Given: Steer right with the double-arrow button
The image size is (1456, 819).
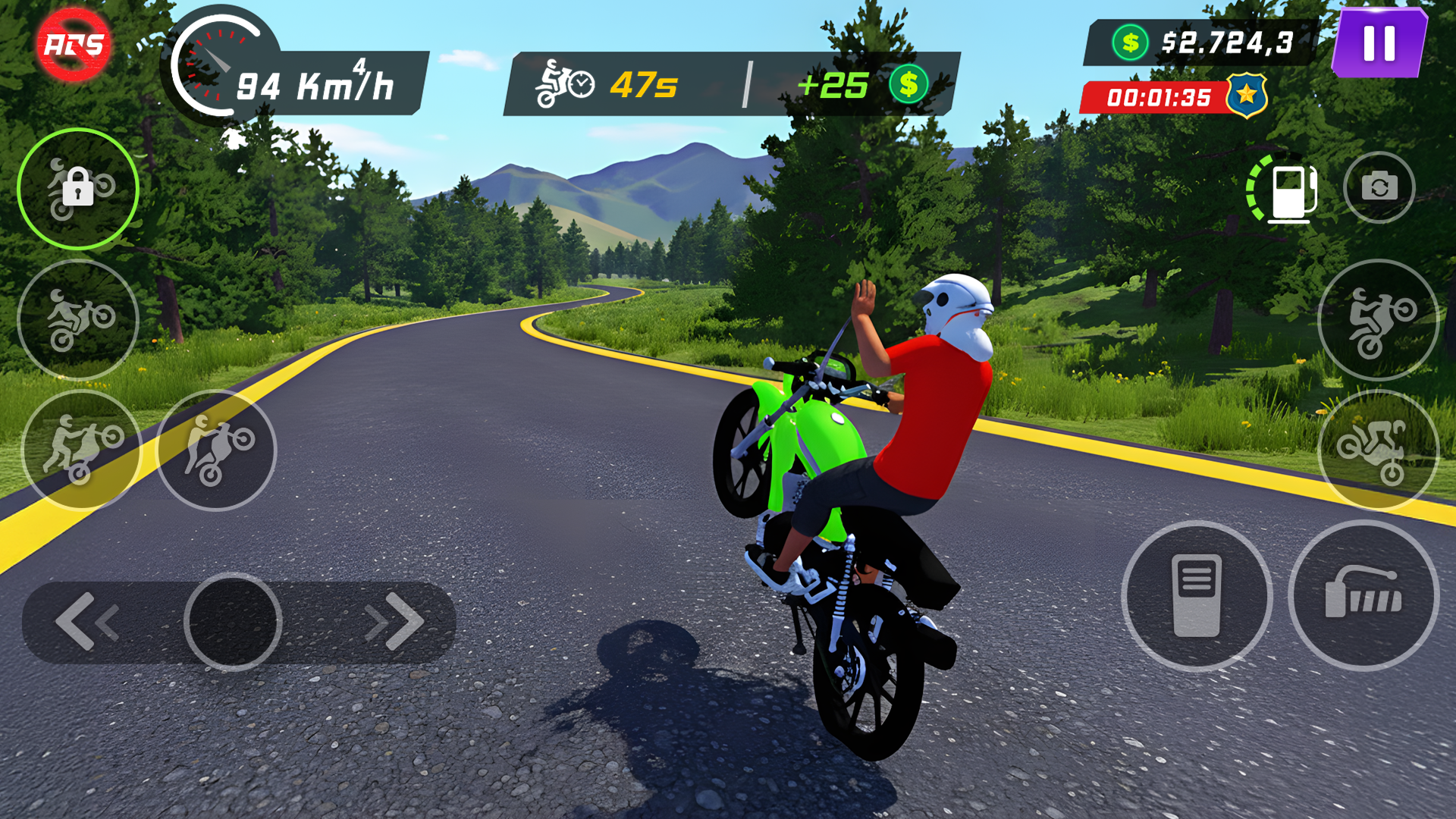Looking at the screenshot, I should pos(394,622).
